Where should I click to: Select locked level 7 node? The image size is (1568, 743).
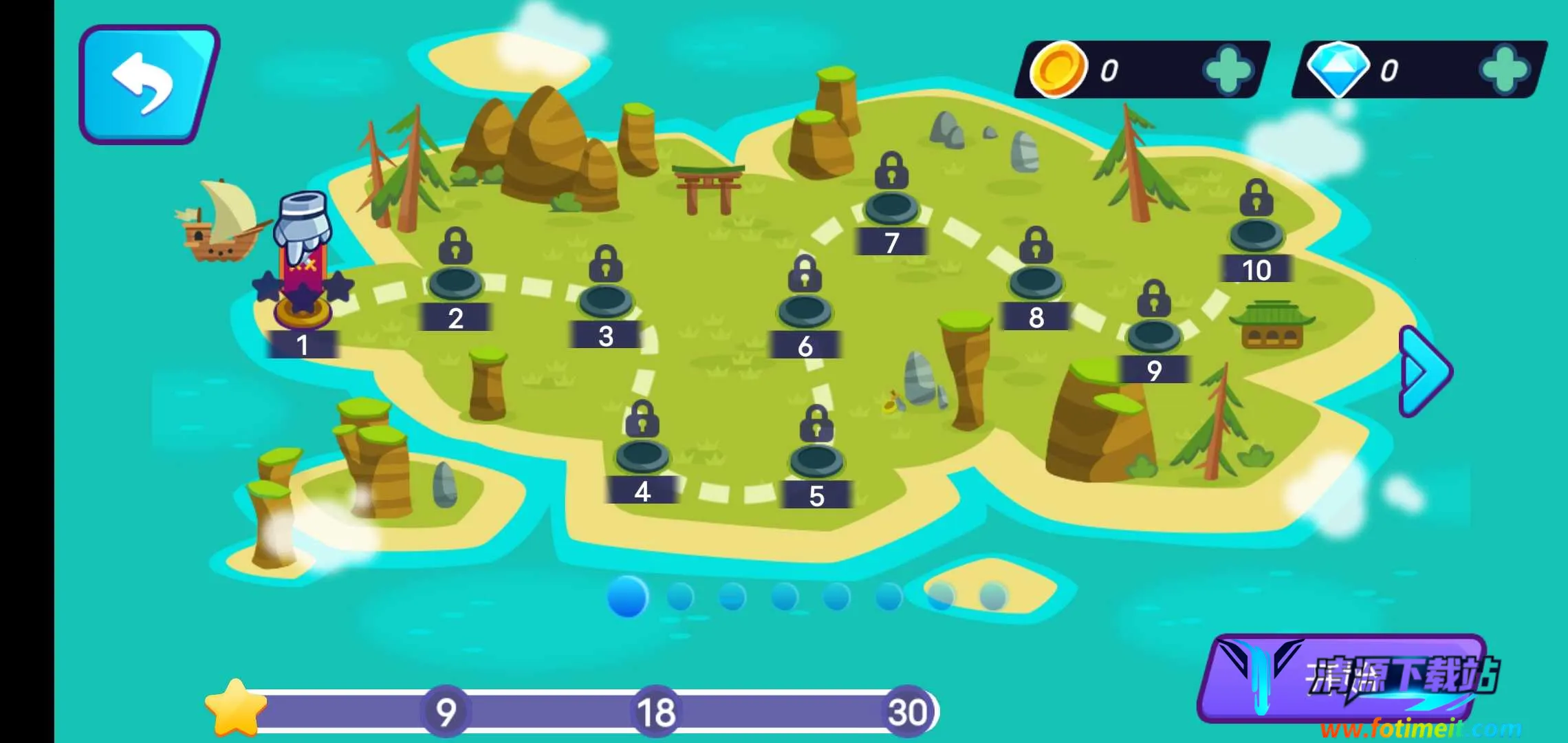(891, 206)
